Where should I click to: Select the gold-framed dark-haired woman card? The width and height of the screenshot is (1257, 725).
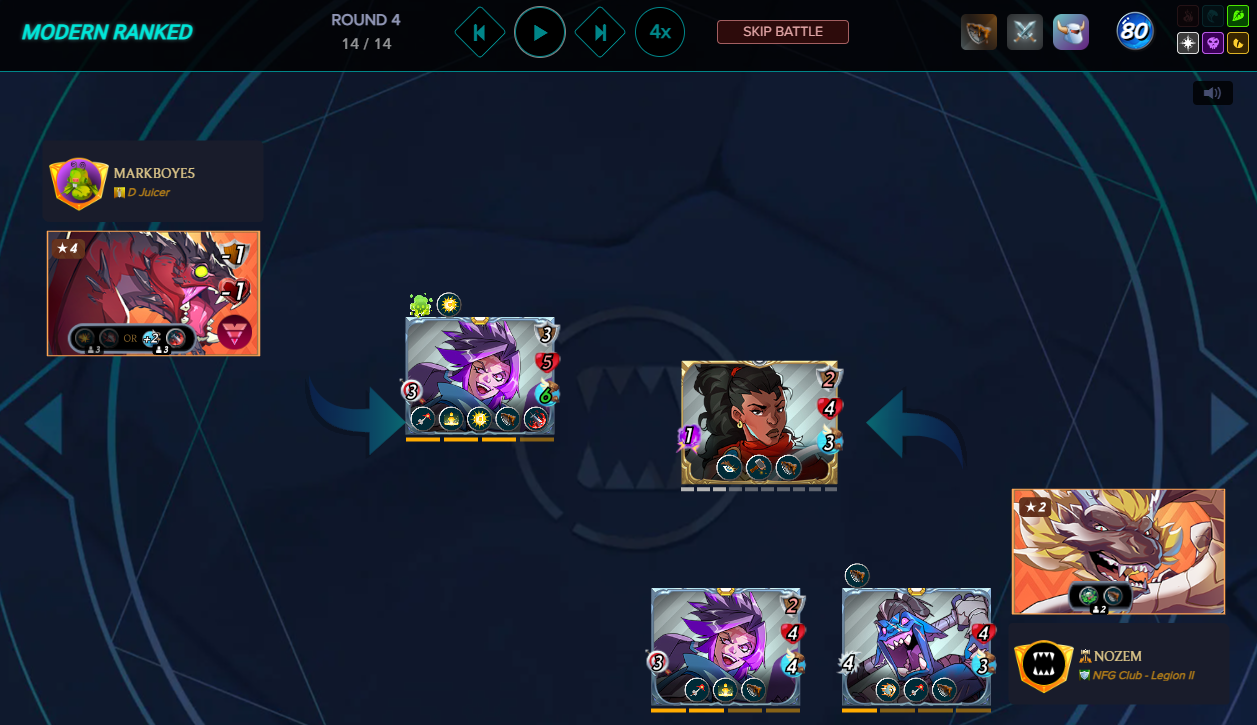(x=759, y=422)
